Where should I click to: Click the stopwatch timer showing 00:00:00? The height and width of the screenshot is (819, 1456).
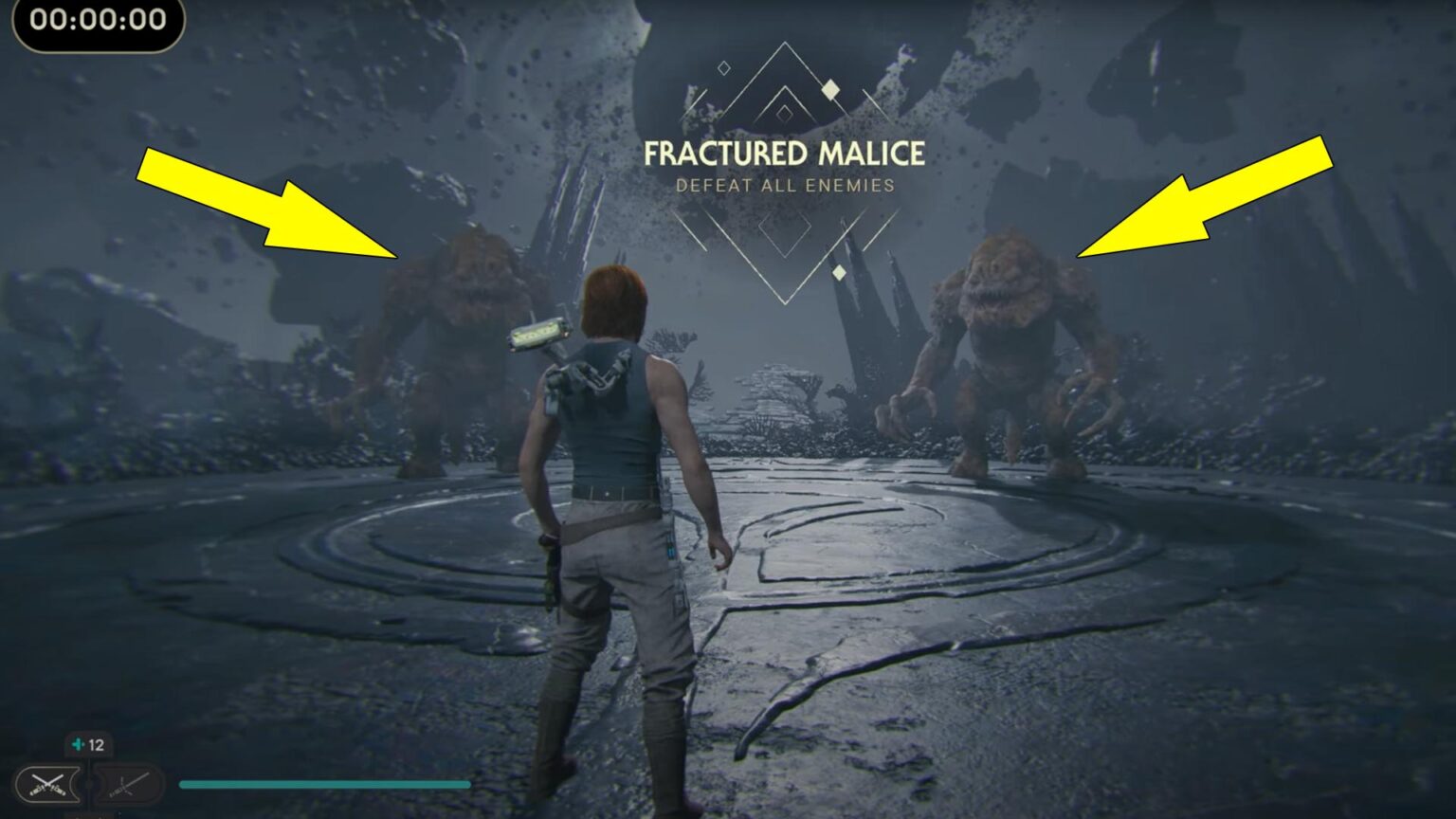[95, 20]
